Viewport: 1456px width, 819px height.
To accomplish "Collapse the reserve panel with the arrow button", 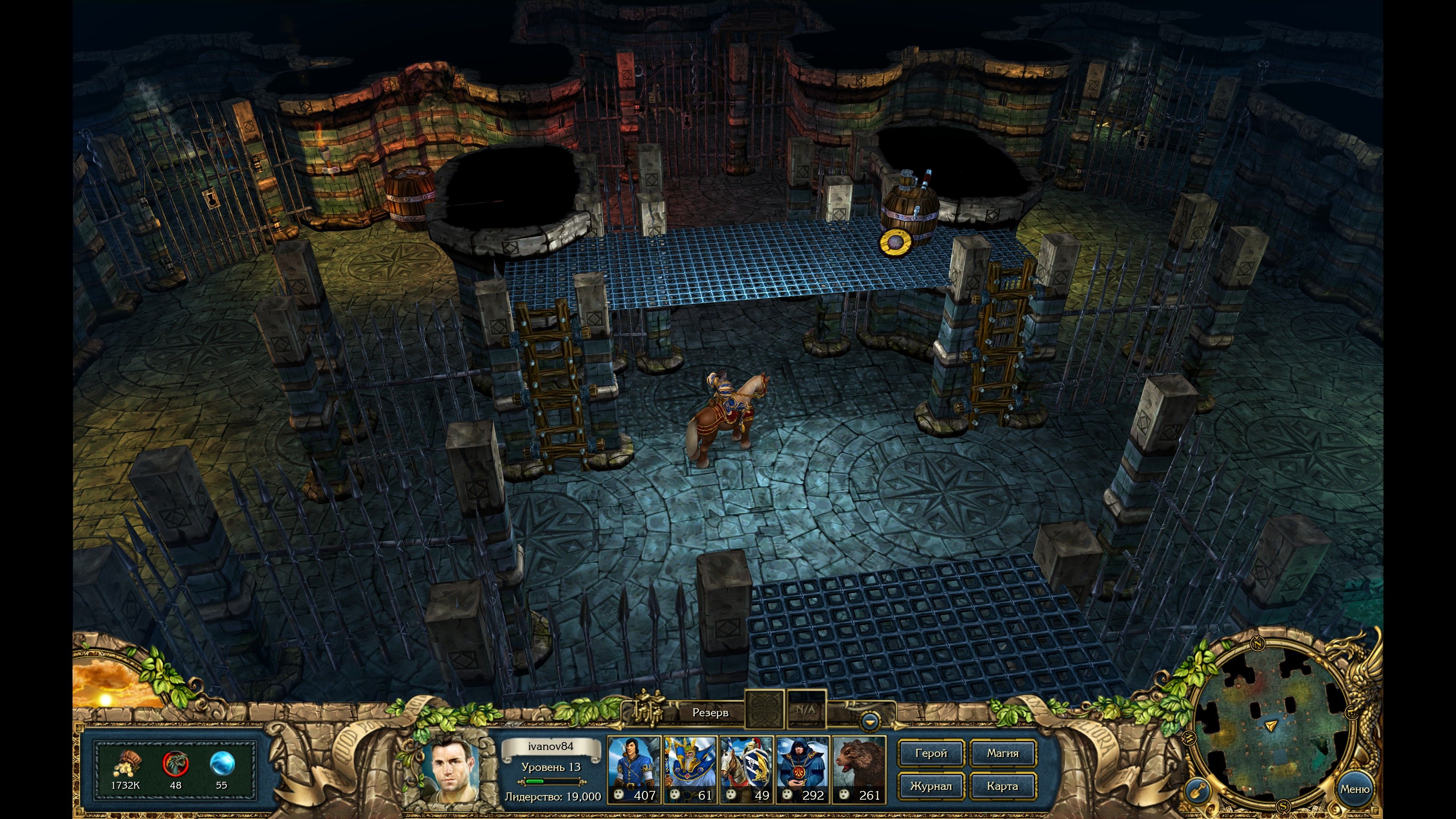I will (870, 722).
